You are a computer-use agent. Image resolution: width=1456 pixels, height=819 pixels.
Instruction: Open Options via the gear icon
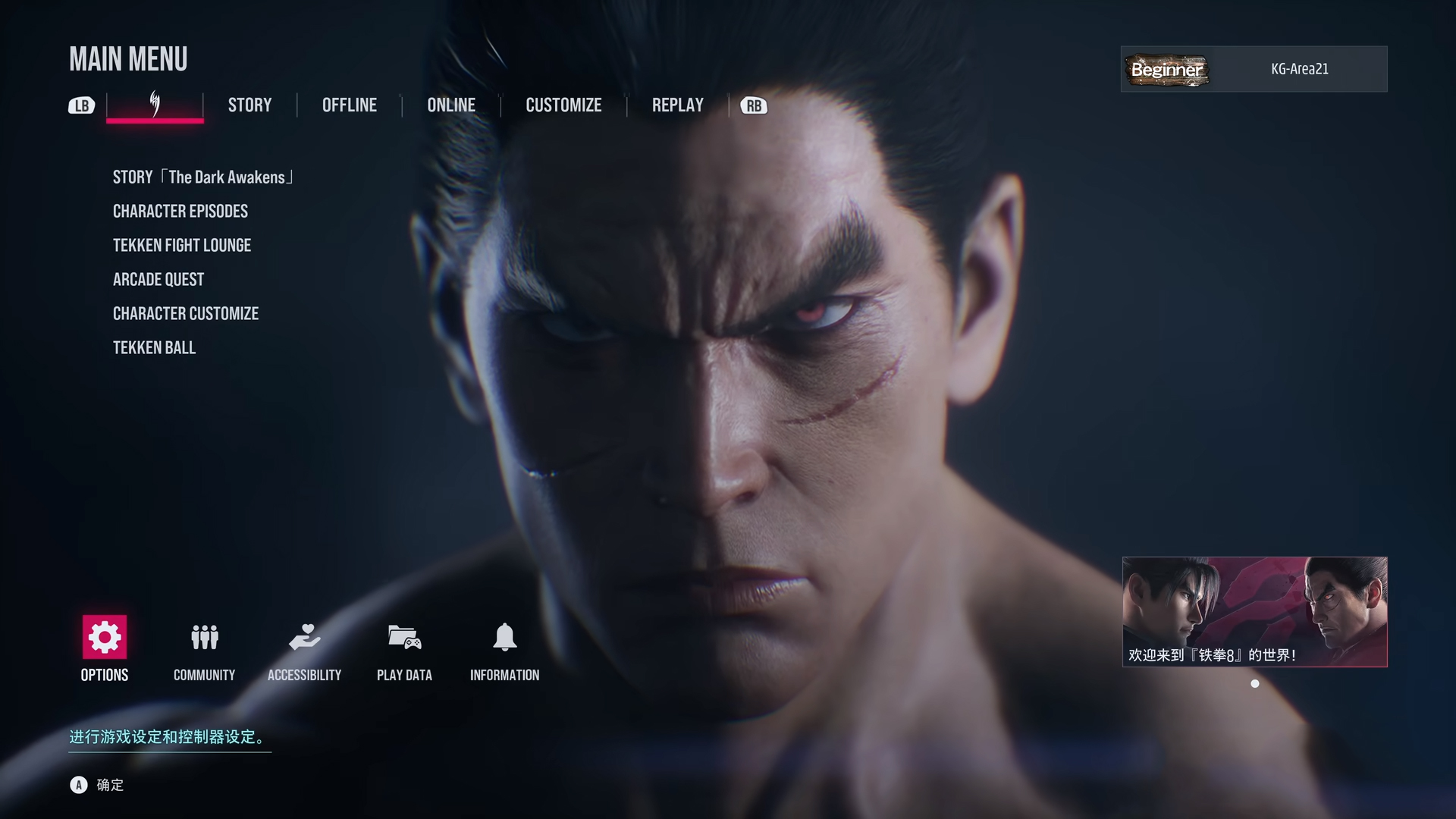(x=104, y=638)
